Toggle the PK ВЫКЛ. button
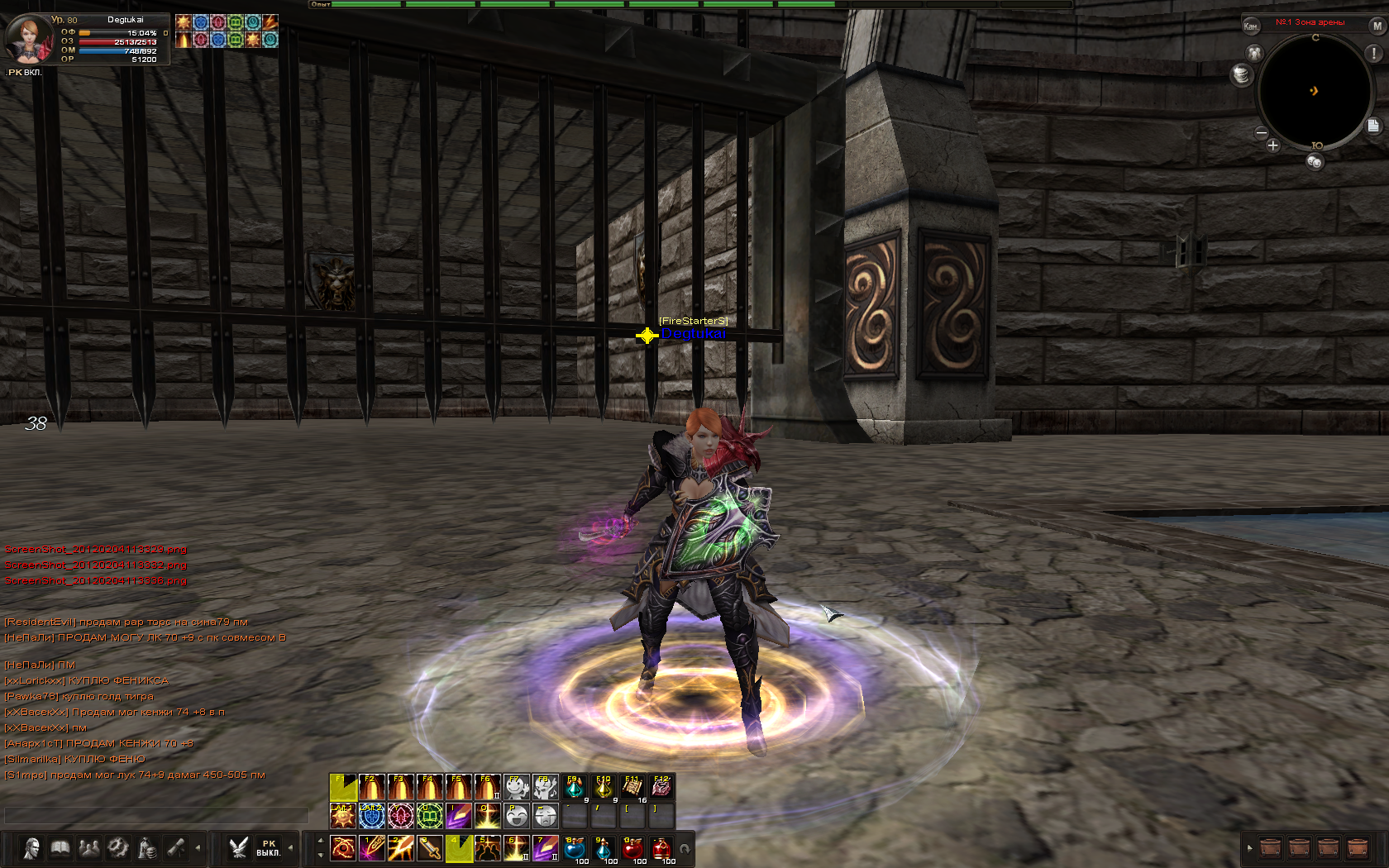Viewport: 1389px width, 868px height. pos(268,848)
